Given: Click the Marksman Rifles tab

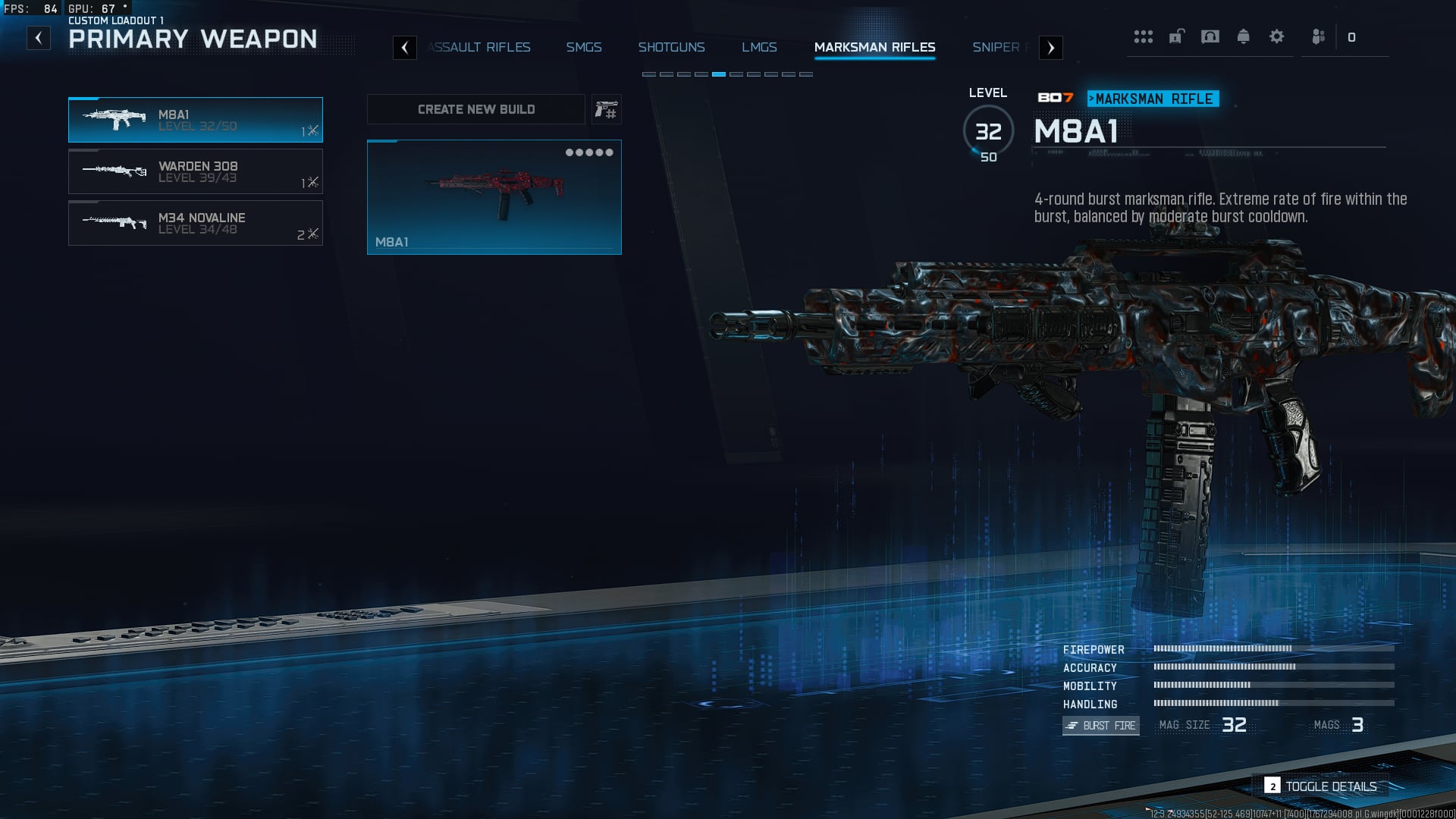Looking at the screenshot, I should click(874, 47).
